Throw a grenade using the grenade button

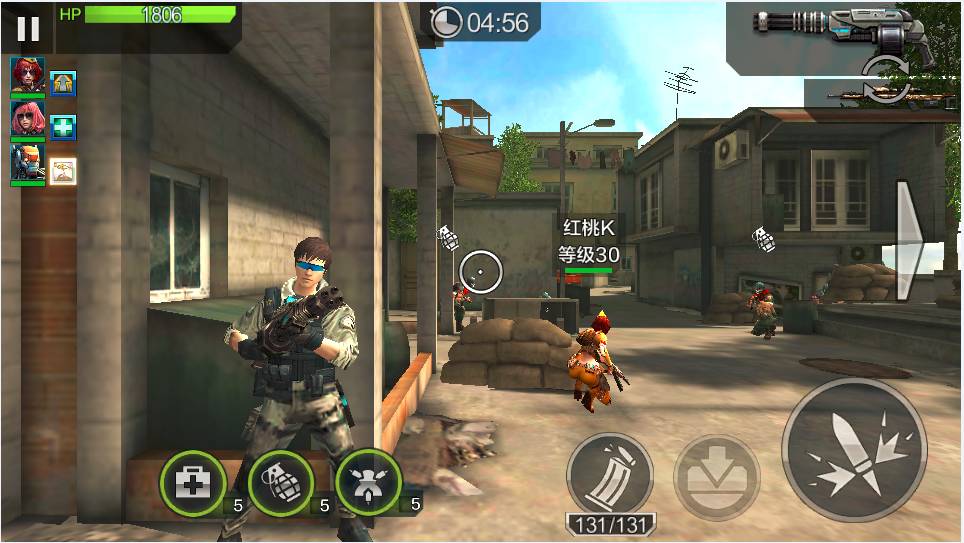(280, 483)
